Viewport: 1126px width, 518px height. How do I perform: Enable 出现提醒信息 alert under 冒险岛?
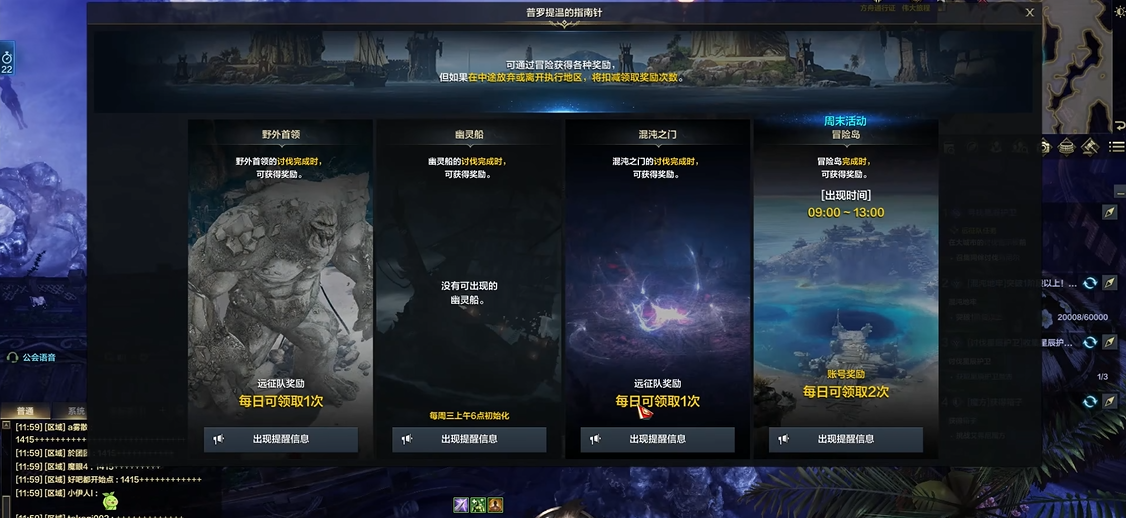click(x=845, y=439)
